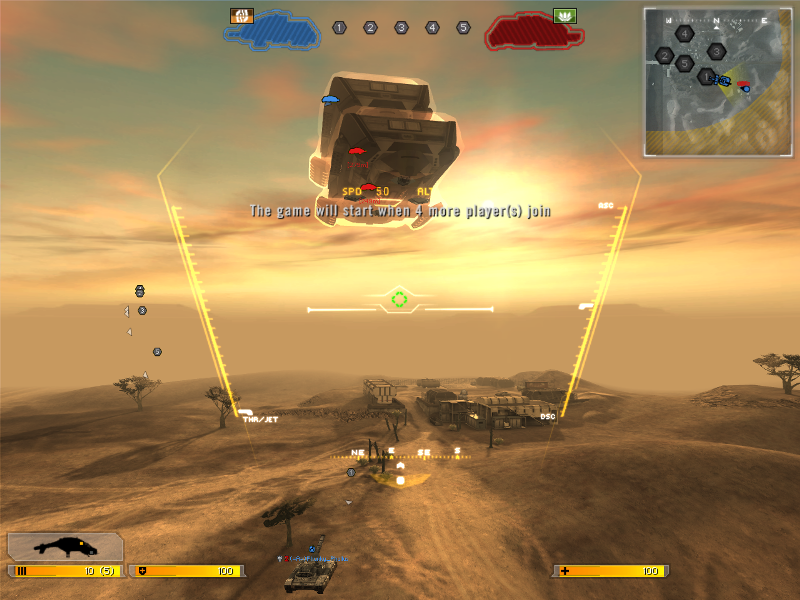
Task: Click the green team flag emblem
Action: (564, 16)
